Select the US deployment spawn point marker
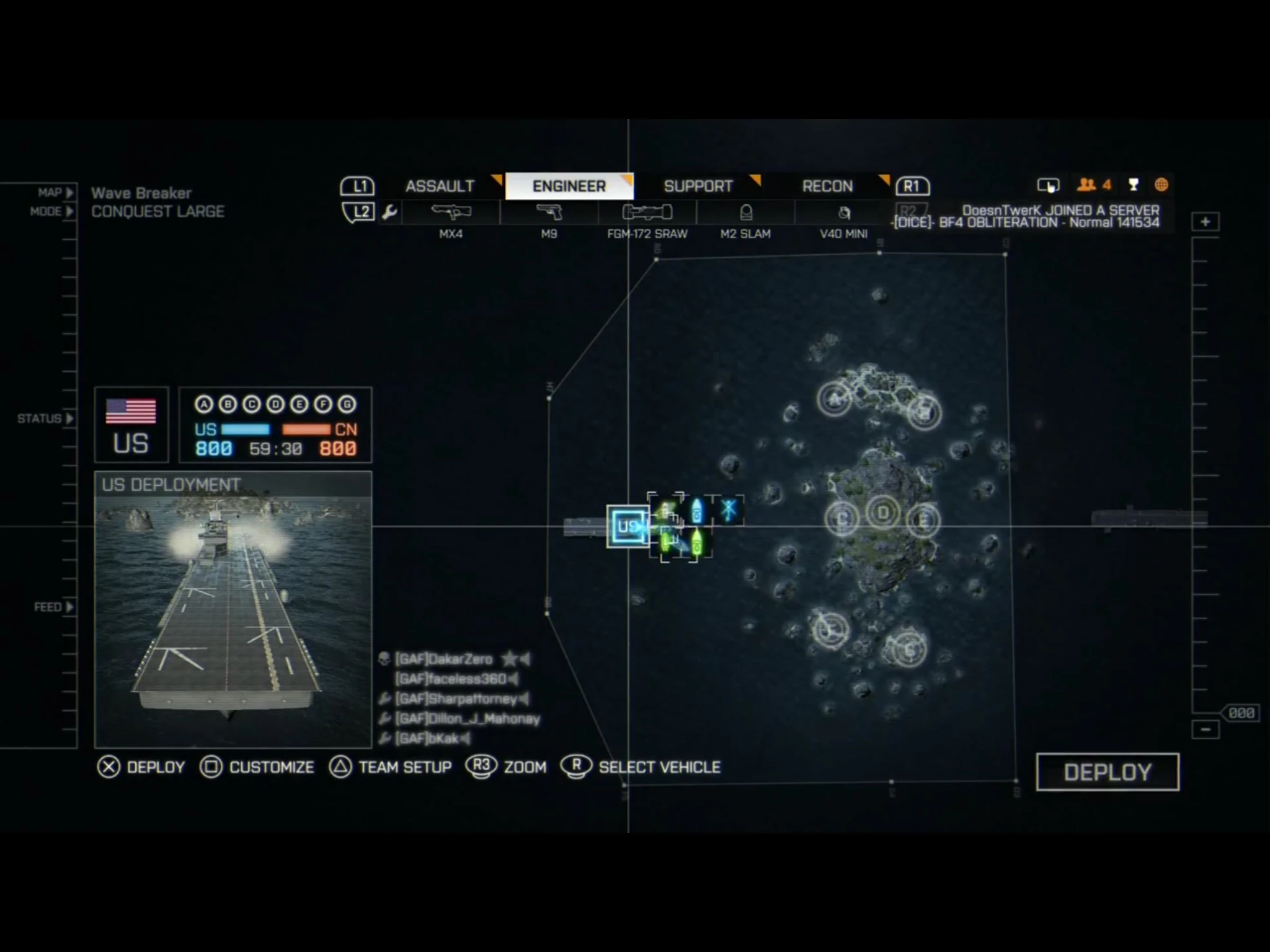 pos(627,528)
